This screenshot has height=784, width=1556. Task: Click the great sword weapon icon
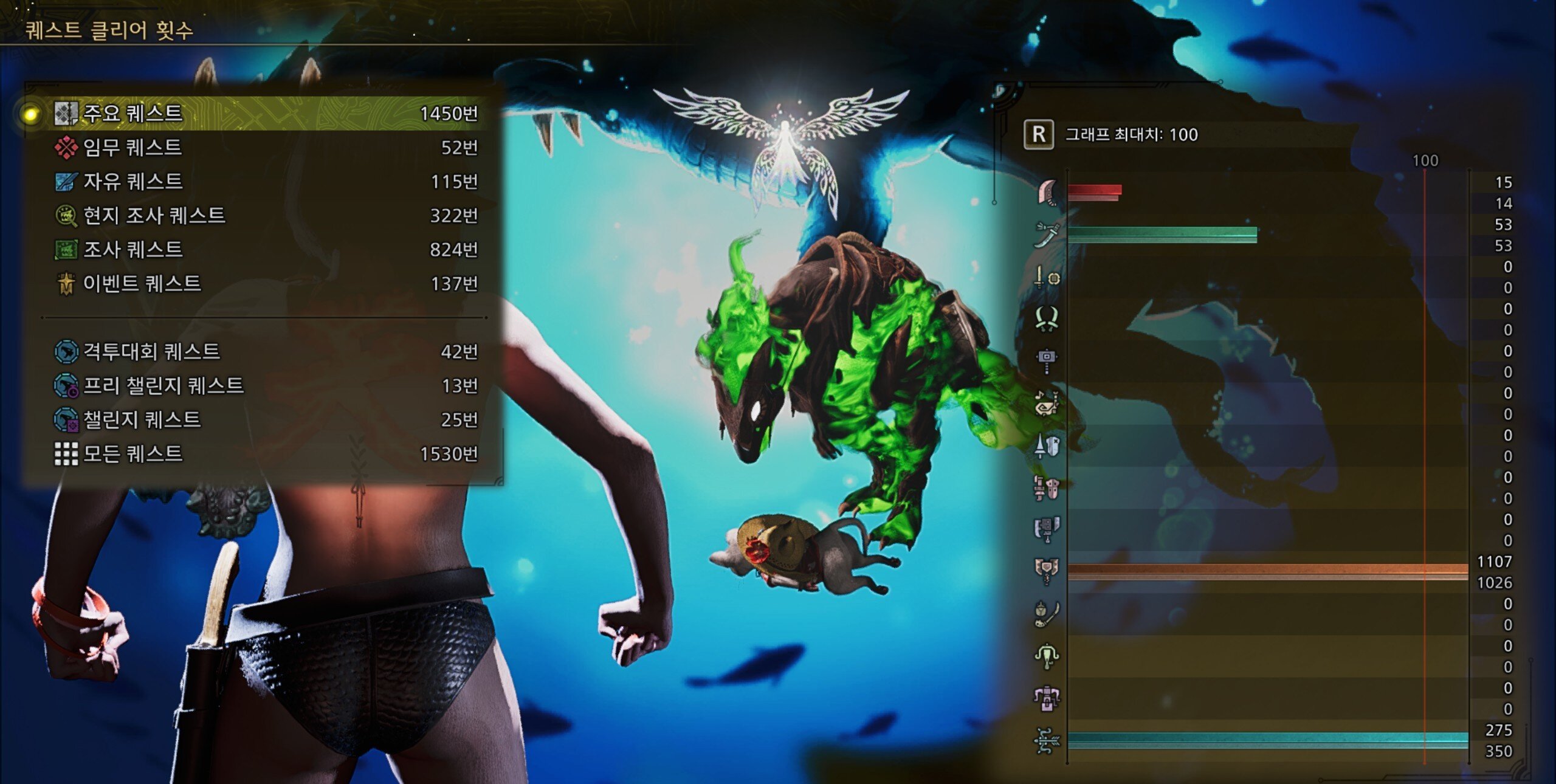[1047, 192]
